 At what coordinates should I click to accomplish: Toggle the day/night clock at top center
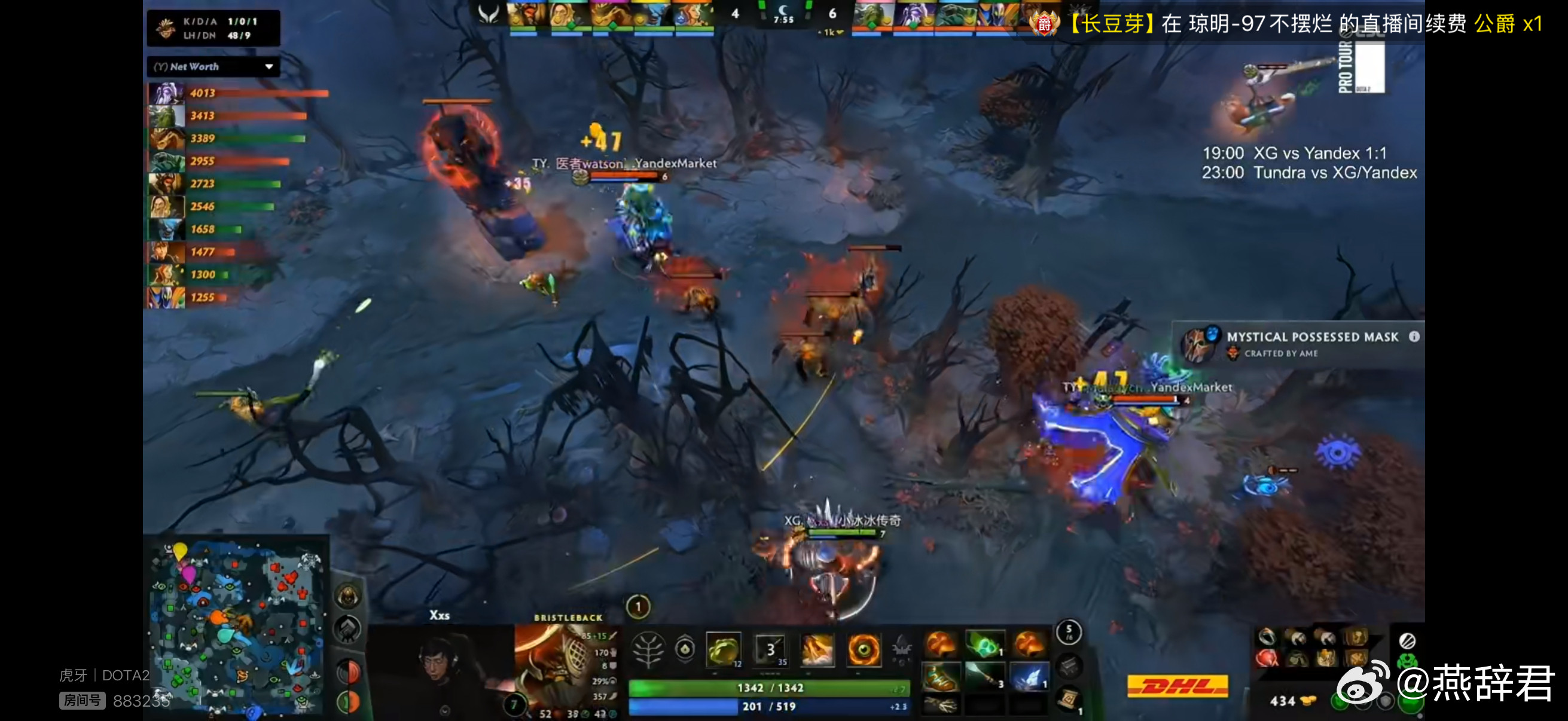point(785,13)
